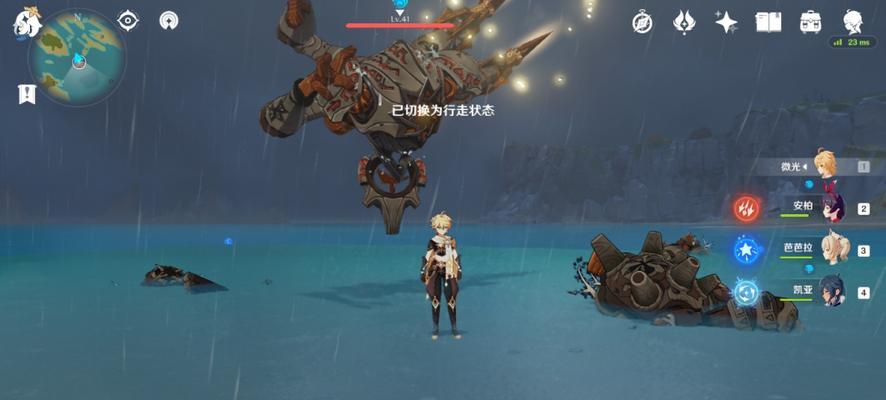Open the compass events icon
This screenshot has width=886, height=400.
click(x=642, y=22)
